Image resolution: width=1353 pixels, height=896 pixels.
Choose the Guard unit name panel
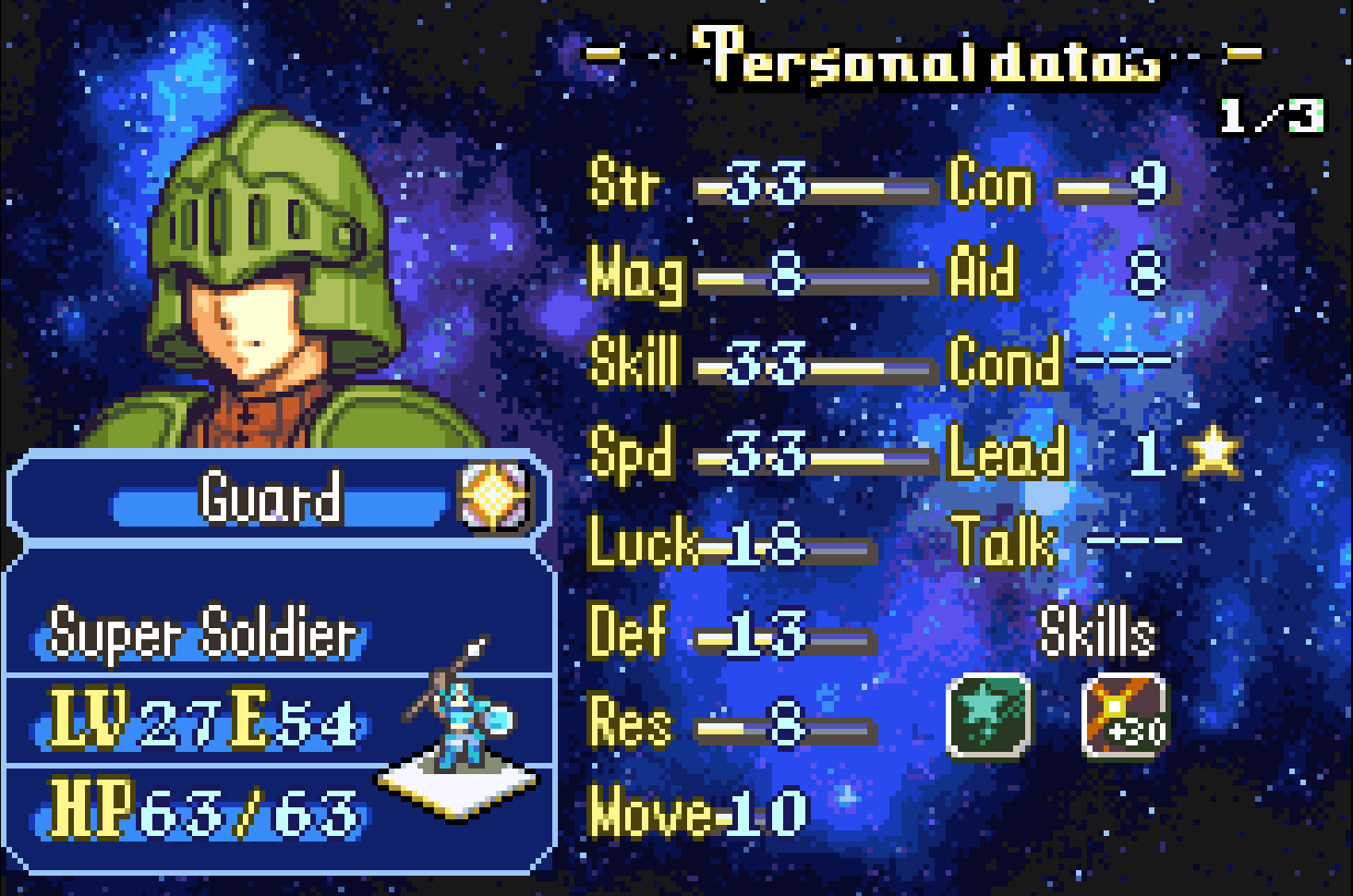pyautogui.click(x=271, y=498)
